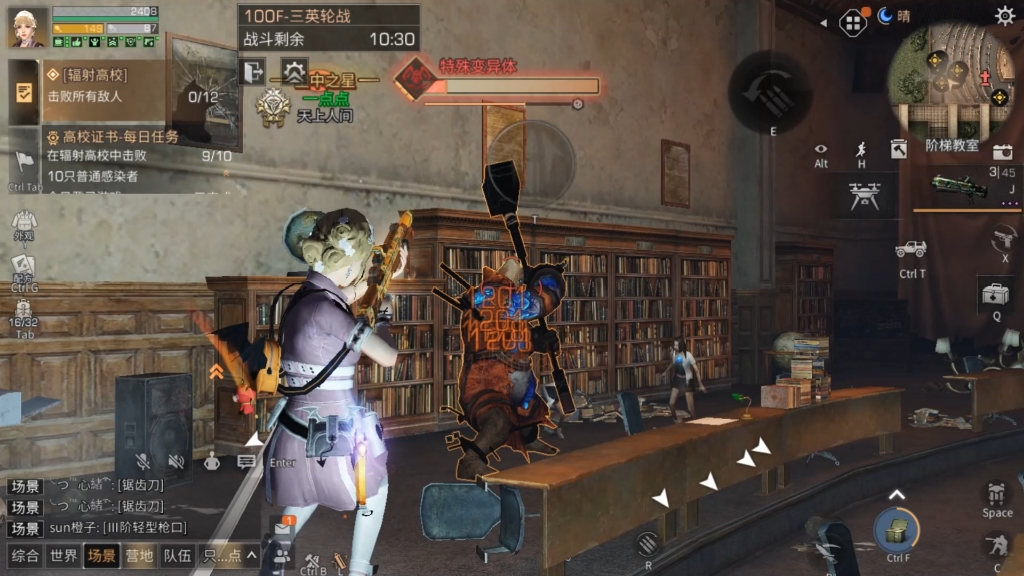This screenshot has width=1024, height=576.
Task: Open the player portrait
Action: coord(27,28)
